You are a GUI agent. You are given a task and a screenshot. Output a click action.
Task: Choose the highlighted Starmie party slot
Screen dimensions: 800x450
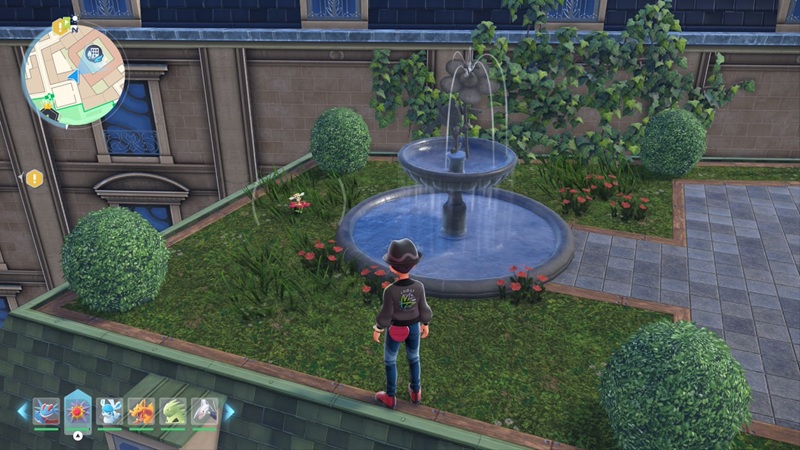[78, 410]
